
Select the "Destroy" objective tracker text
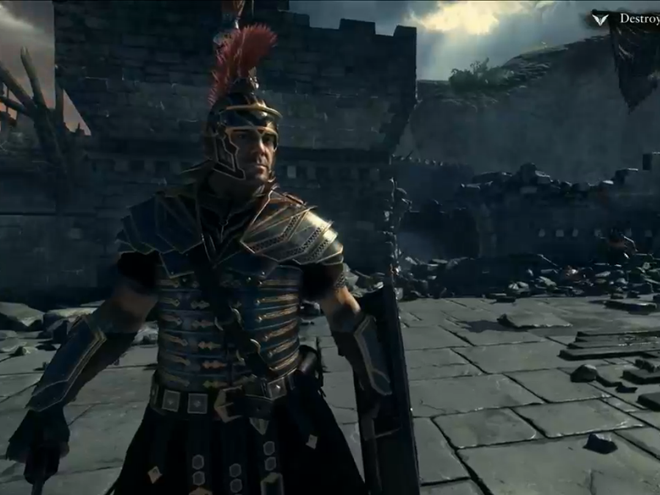click(x=638, y=18)
